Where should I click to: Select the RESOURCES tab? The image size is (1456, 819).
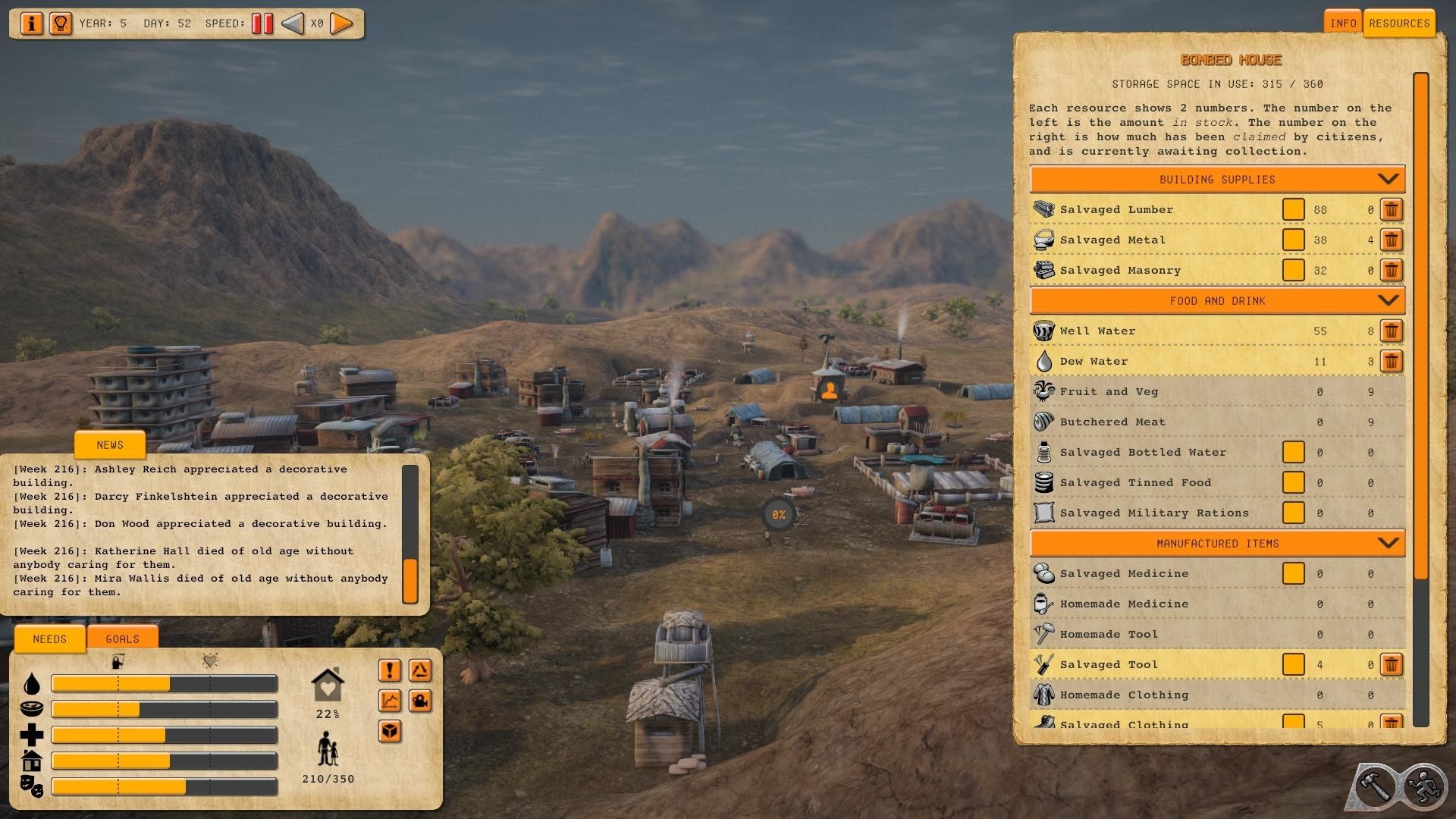click(1399, 24)
